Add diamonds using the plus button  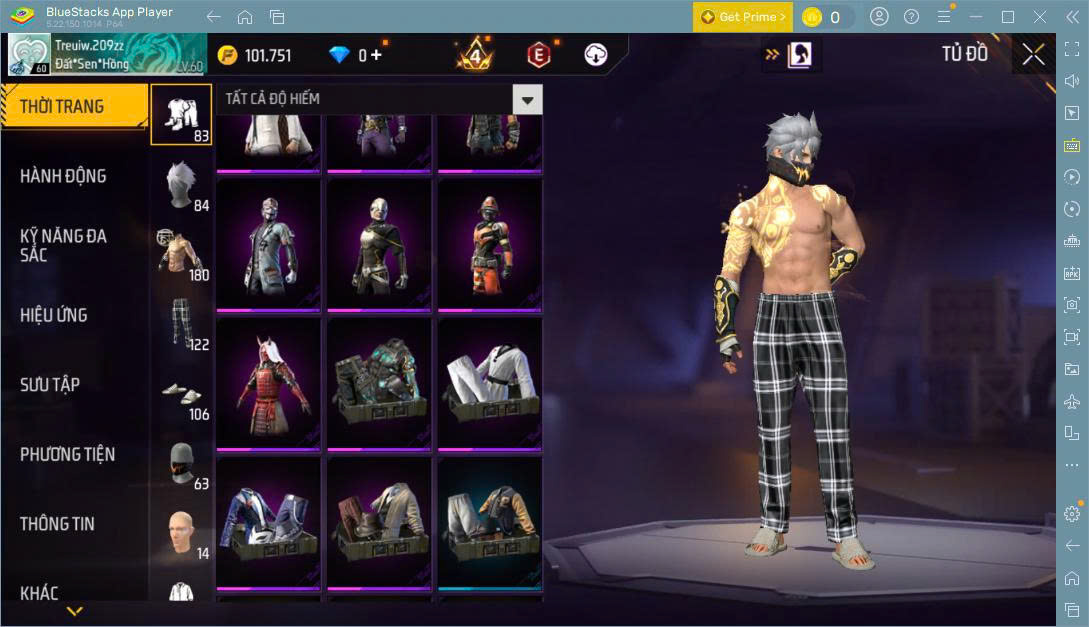click(x=376, y=55)
